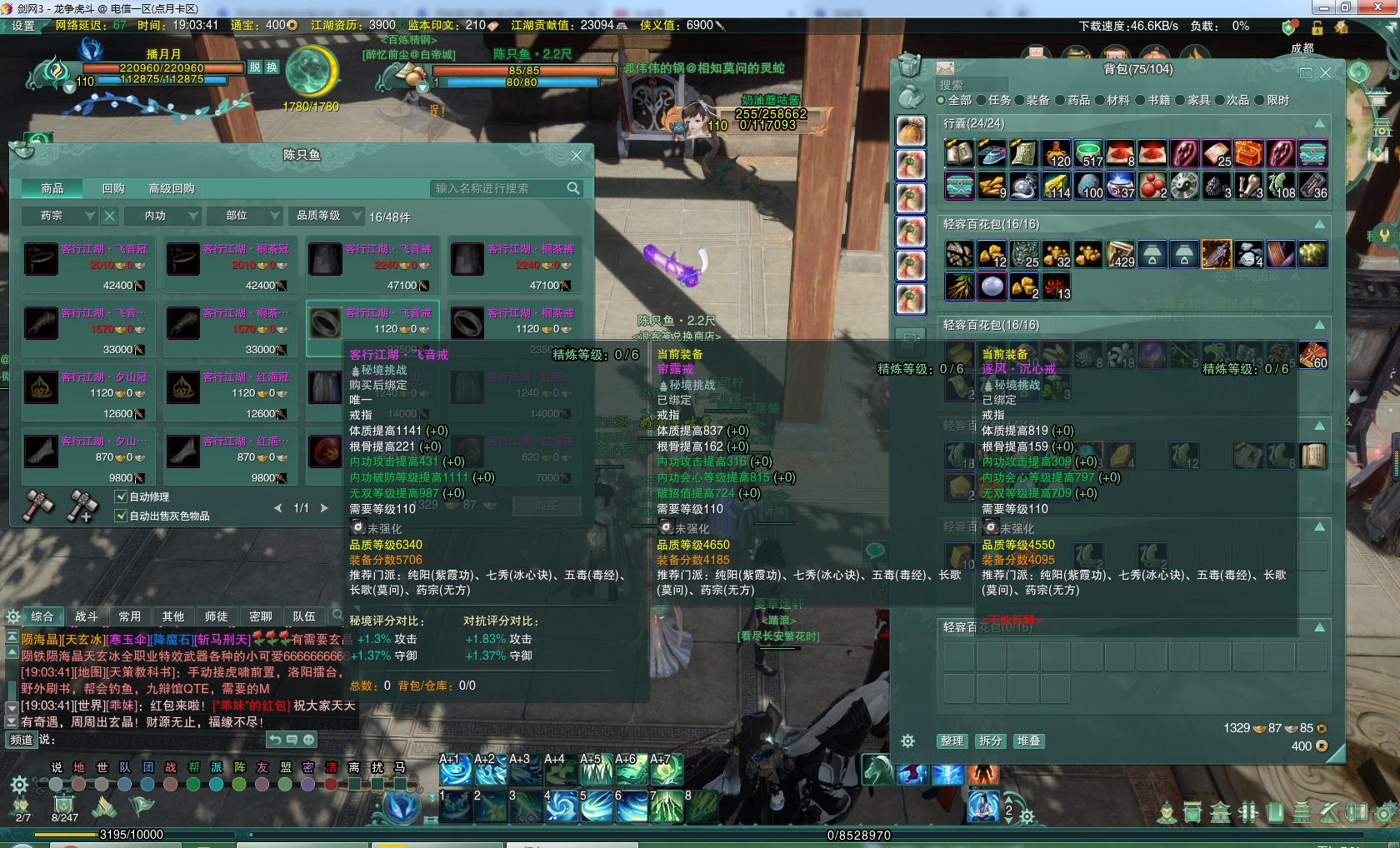Close the 背包 inventory window
This screenshot has width=1400, height=848.
(x=1326, y=72)
